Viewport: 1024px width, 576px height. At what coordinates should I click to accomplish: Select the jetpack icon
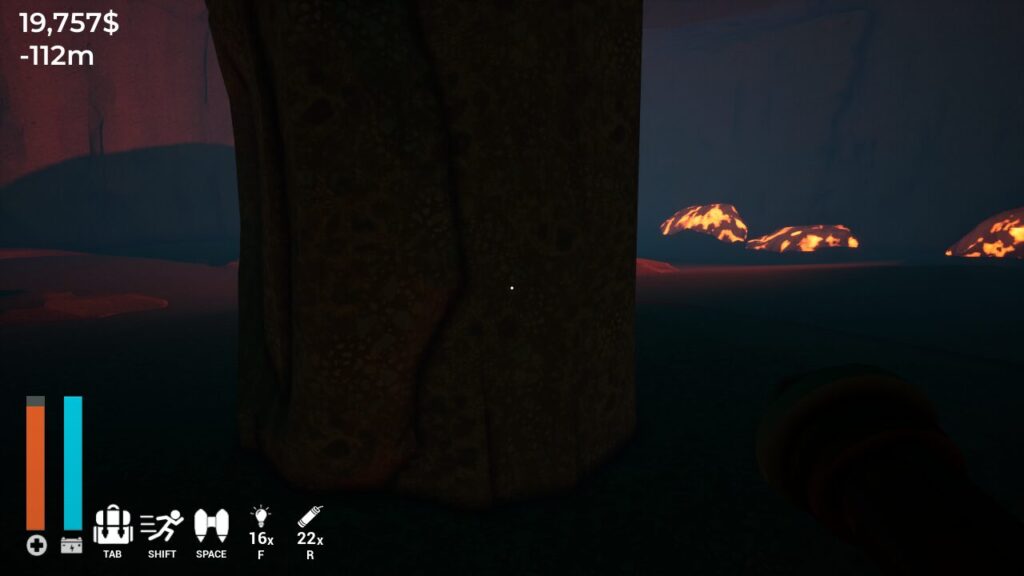[211, 525]
